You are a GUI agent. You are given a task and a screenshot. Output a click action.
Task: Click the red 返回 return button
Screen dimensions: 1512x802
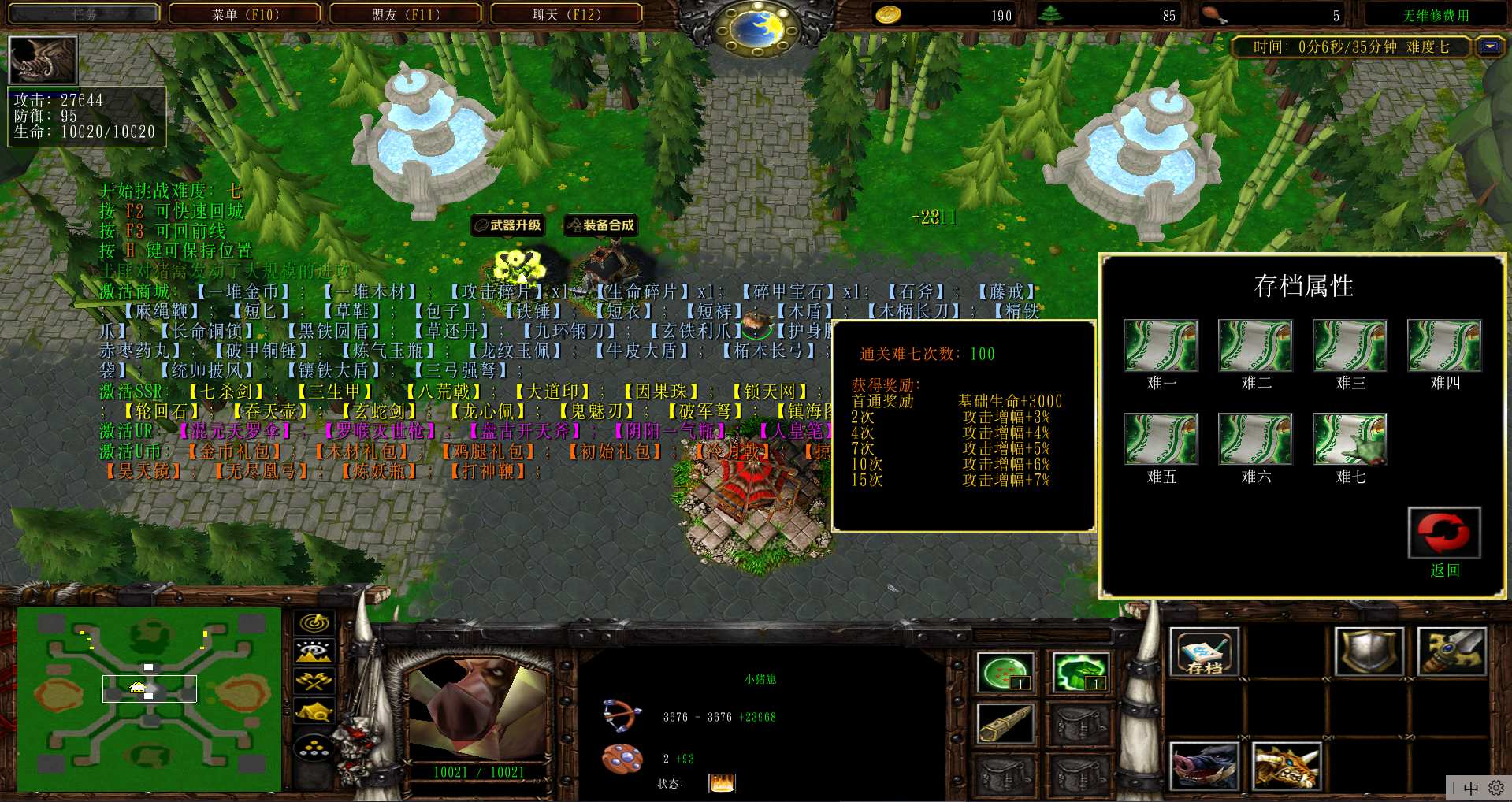click(1443, 533)
